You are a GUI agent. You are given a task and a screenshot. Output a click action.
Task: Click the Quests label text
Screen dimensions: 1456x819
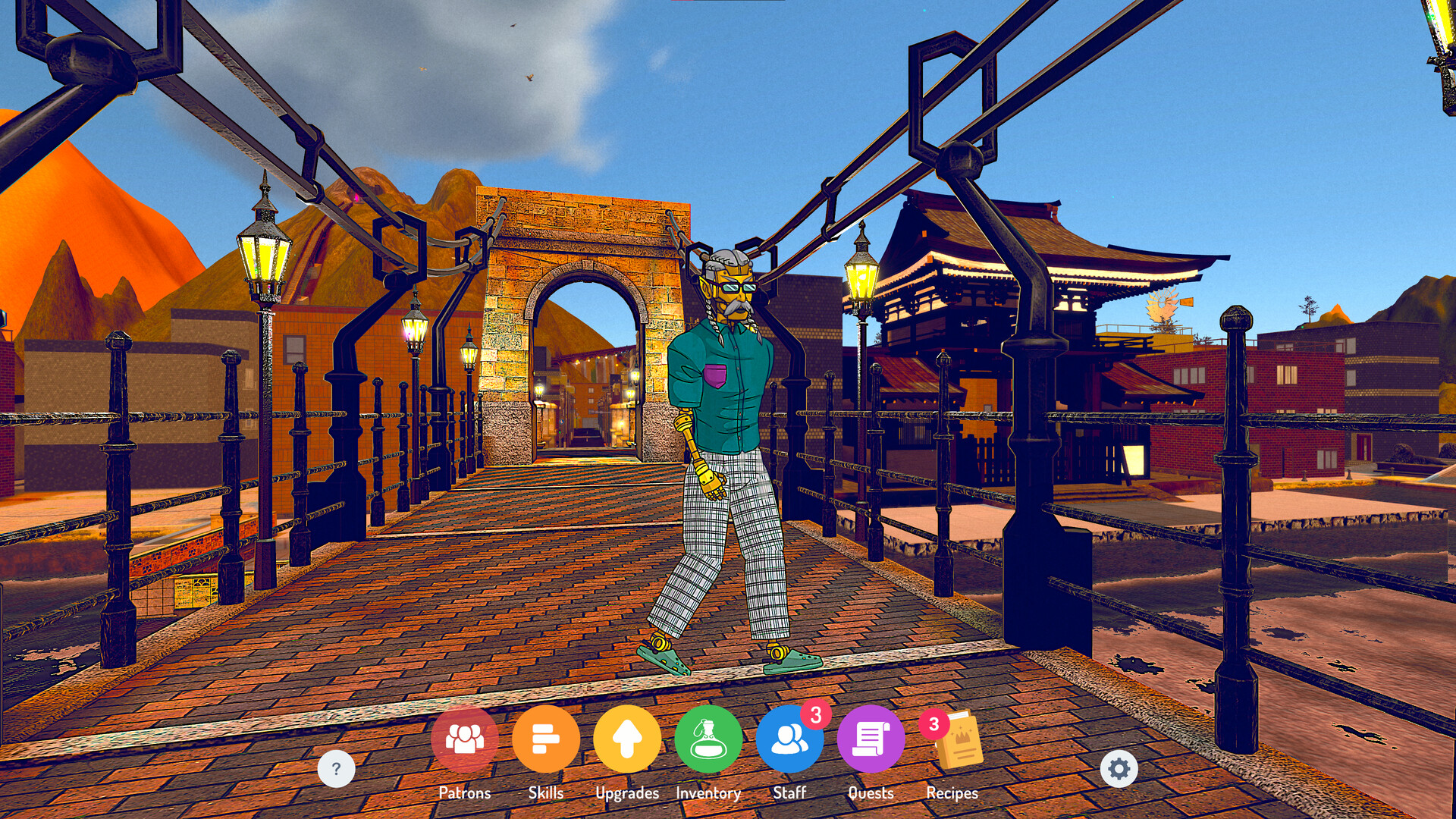click(x=871, y=793)
